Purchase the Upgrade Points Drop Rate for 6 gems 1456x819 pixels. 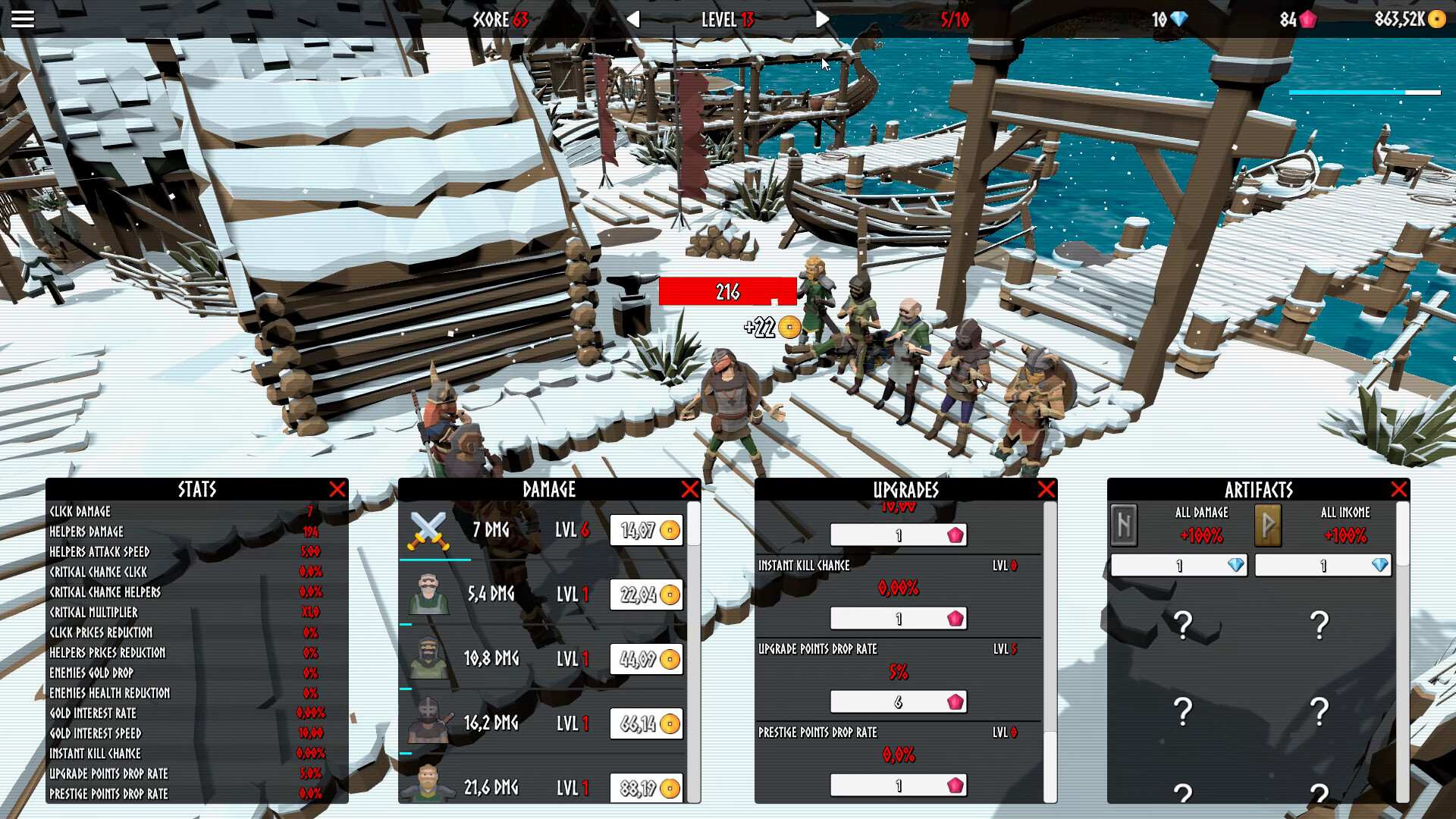tap(899, 702)
